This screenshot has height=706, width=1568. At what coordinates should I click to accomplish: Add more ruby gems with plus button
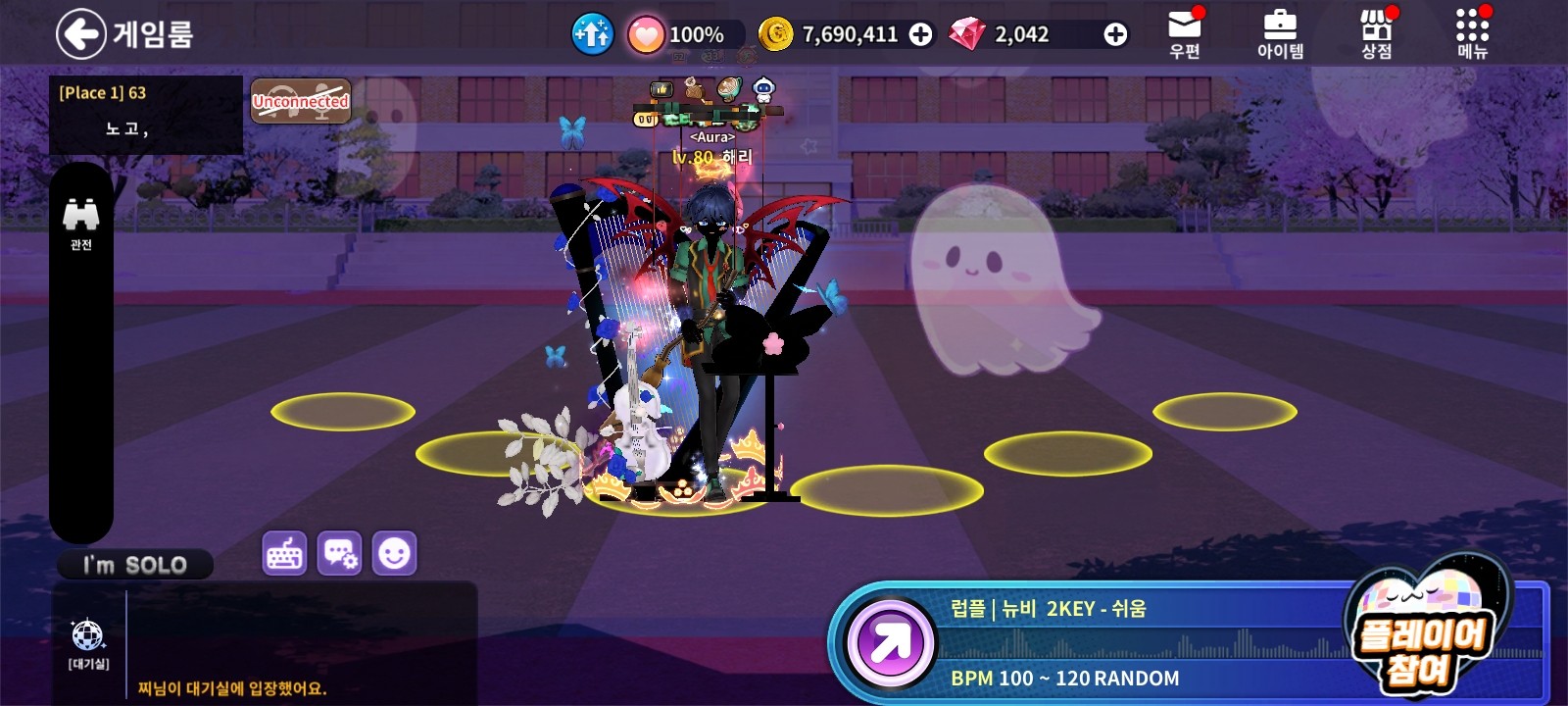point(1114,34)
